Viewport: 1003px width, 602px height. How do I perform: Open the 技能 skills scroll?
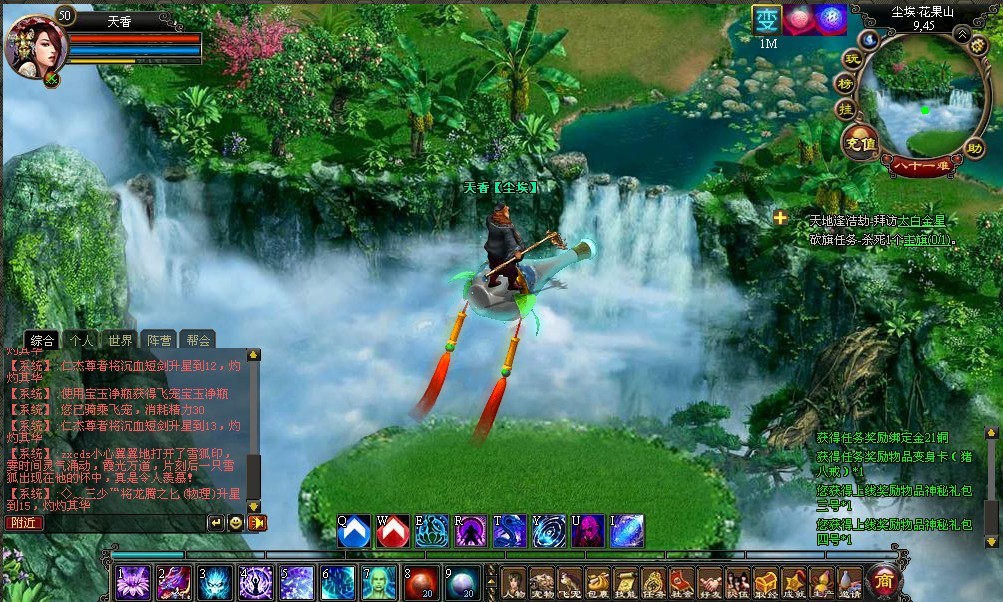click(626, 582)
